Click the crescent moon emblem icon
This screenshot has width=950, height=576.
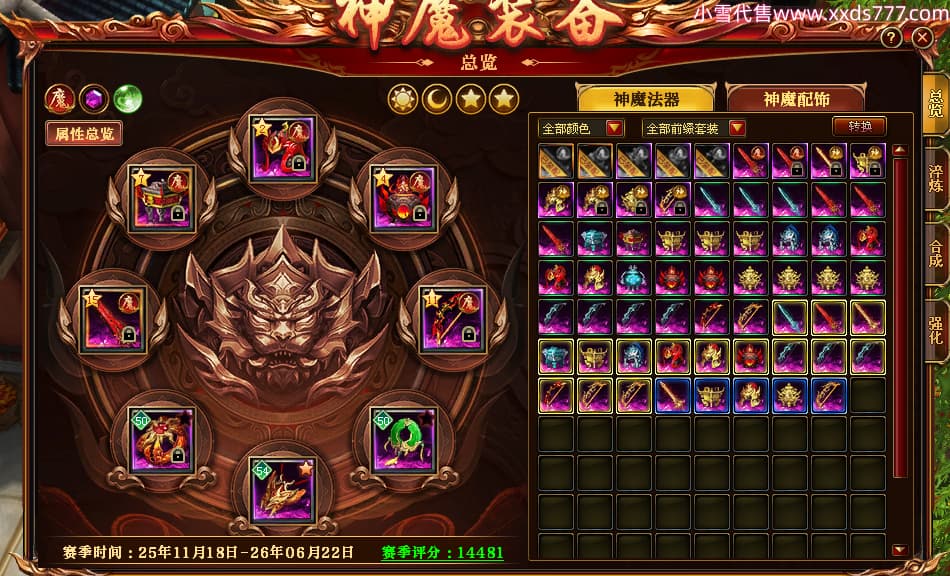[437, 99]
